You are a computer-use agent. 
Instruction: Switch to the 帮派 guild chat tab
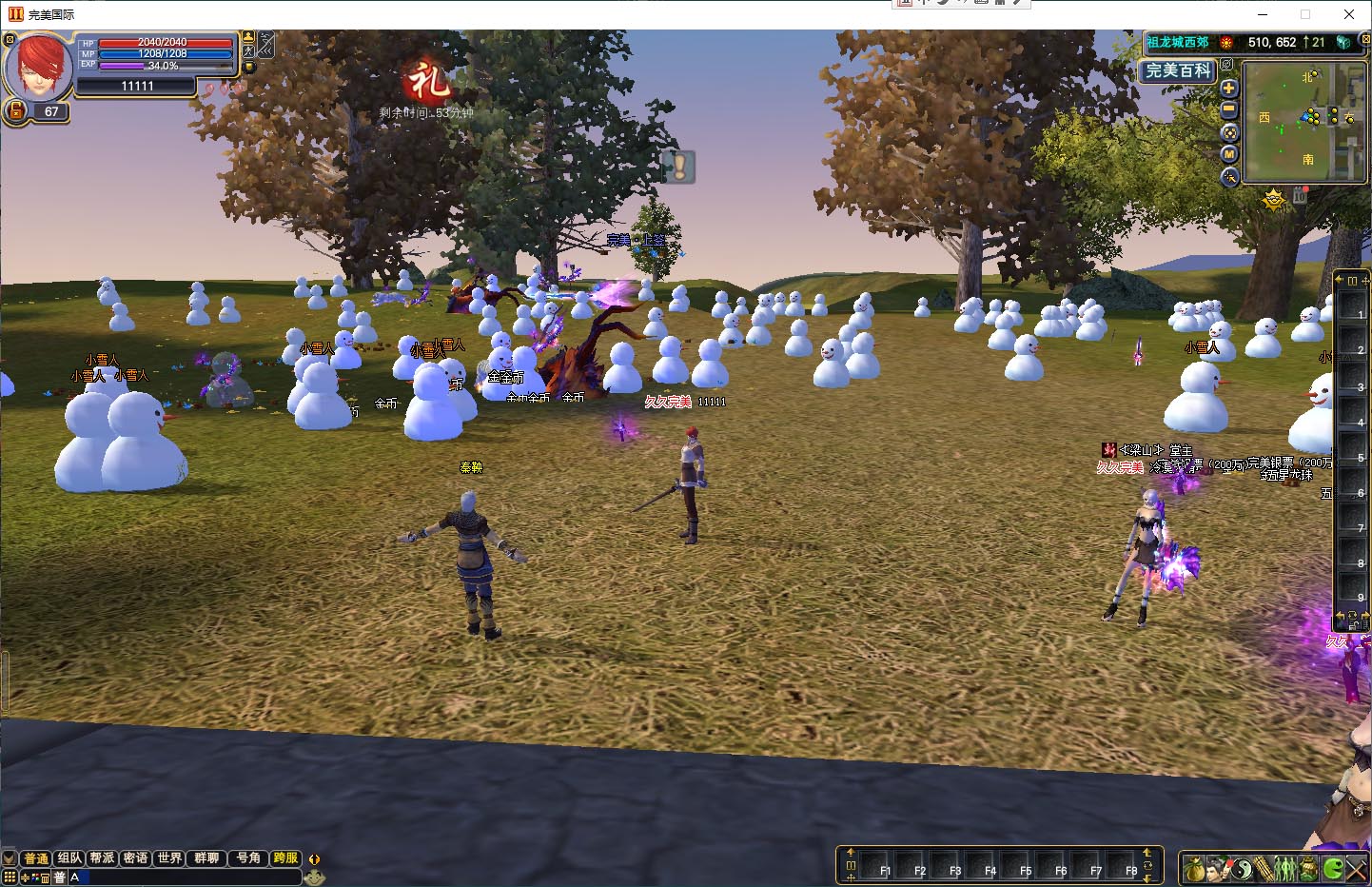103,858
